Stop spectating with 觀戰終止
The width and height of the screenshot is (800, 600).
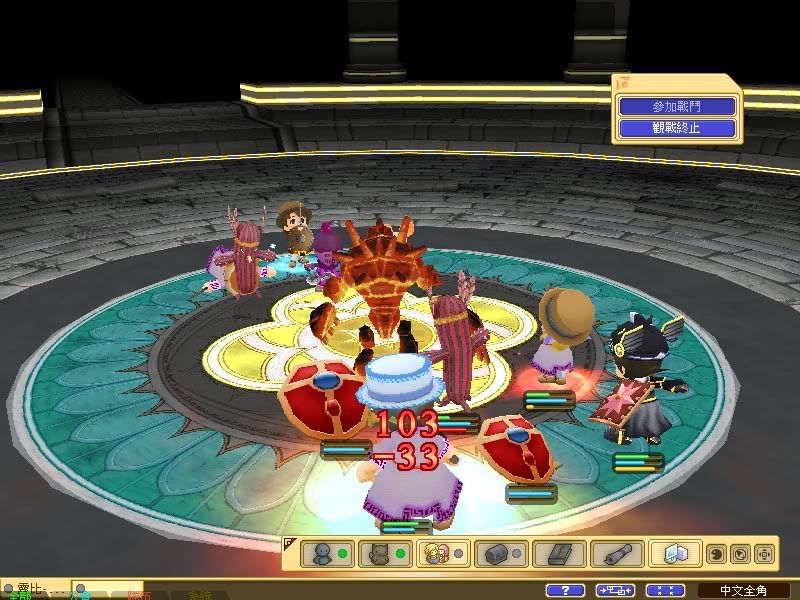pyautogui.click(x=677, y=128)
